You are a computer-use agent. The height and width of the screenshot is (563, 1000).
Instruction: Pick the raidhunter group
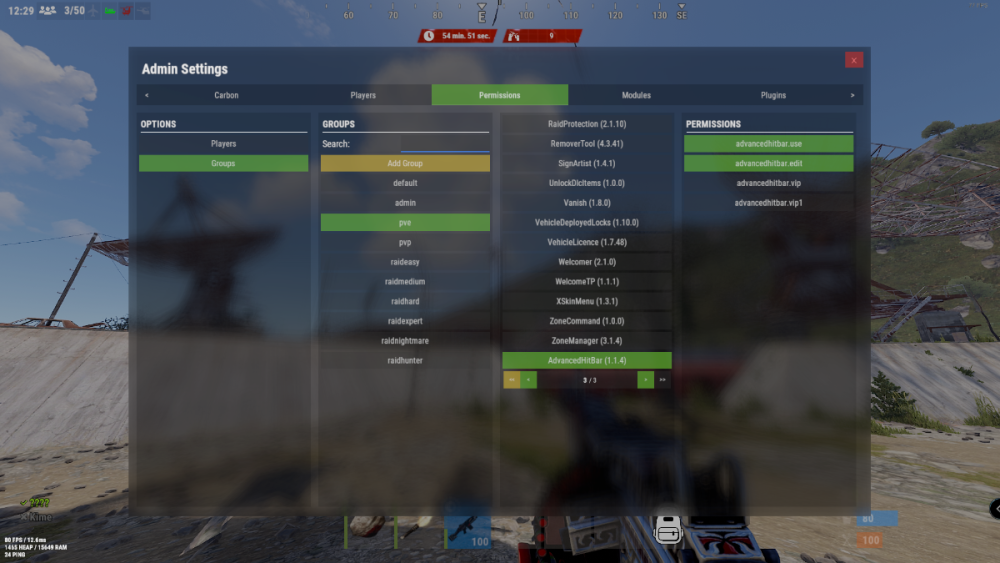click(405, 360)
